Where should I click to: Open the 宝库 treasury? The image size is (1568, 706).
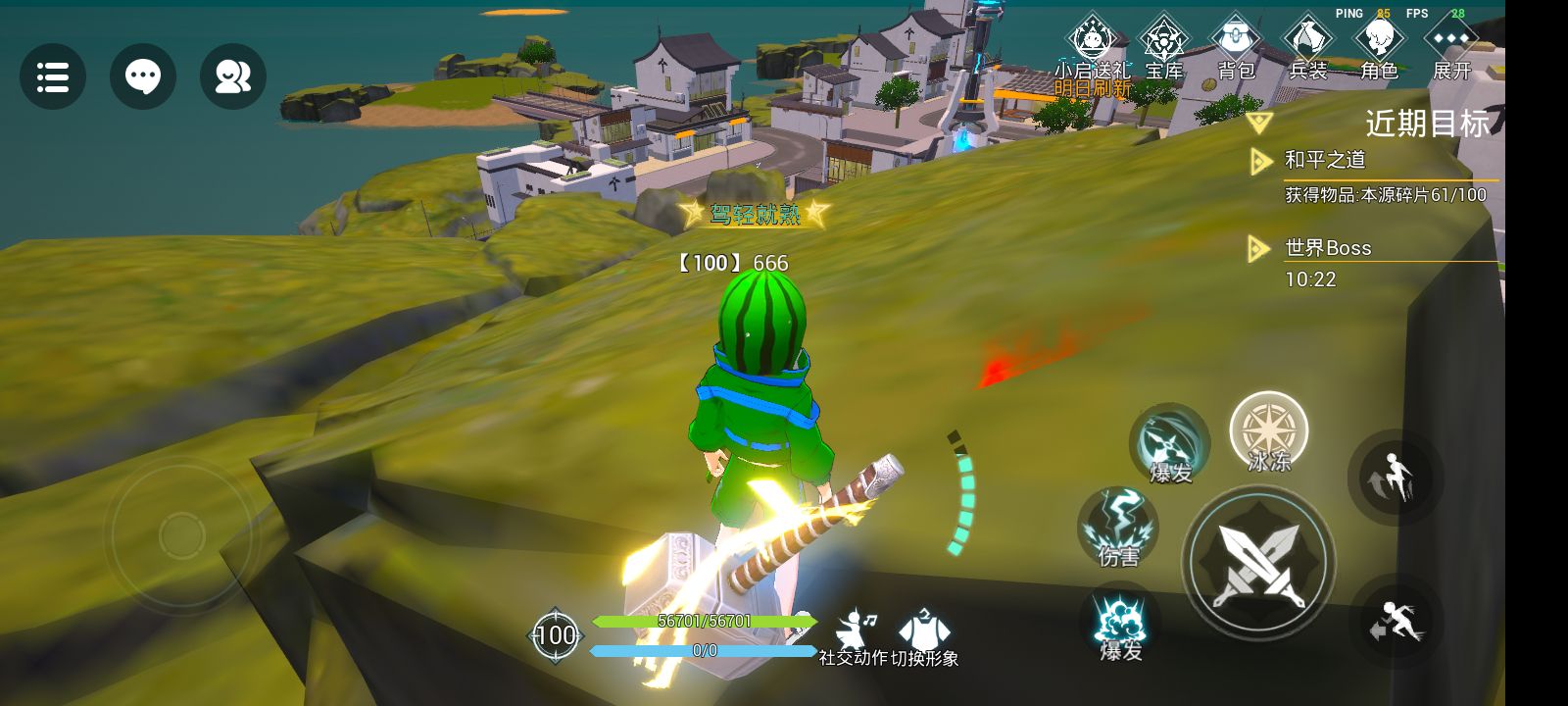coord(1164,44)
